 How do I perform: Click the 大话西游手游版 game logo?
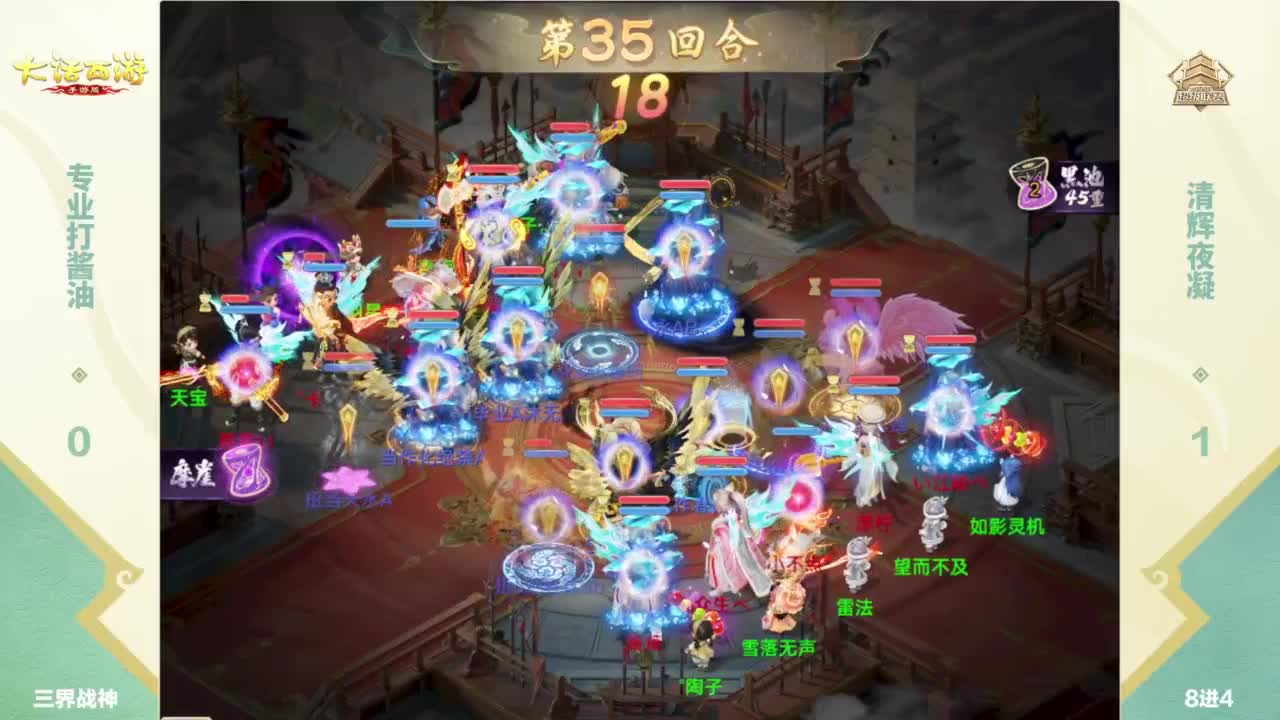80,72
